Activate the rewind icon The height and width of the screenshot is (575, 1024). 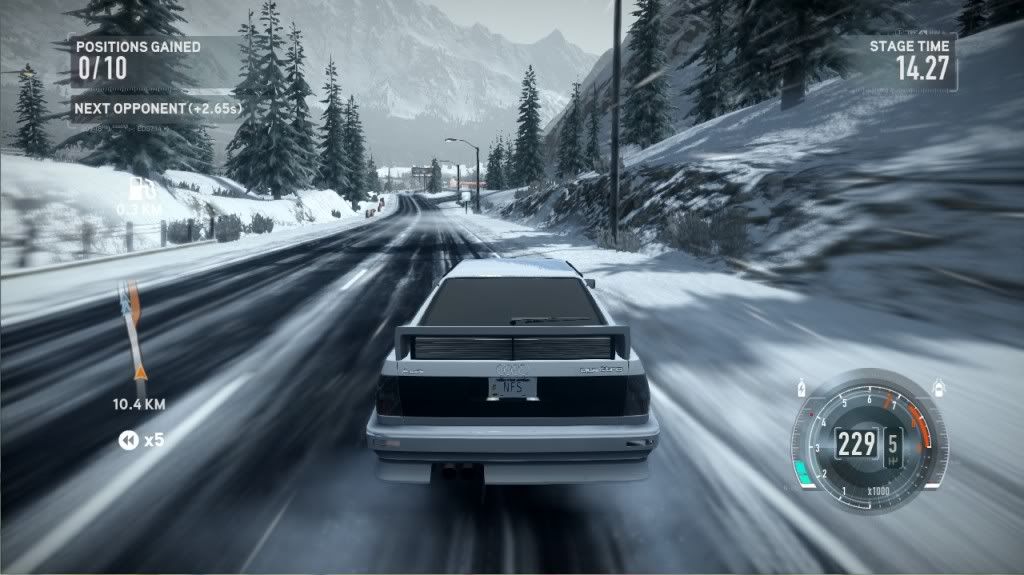[x=127, y=440]
